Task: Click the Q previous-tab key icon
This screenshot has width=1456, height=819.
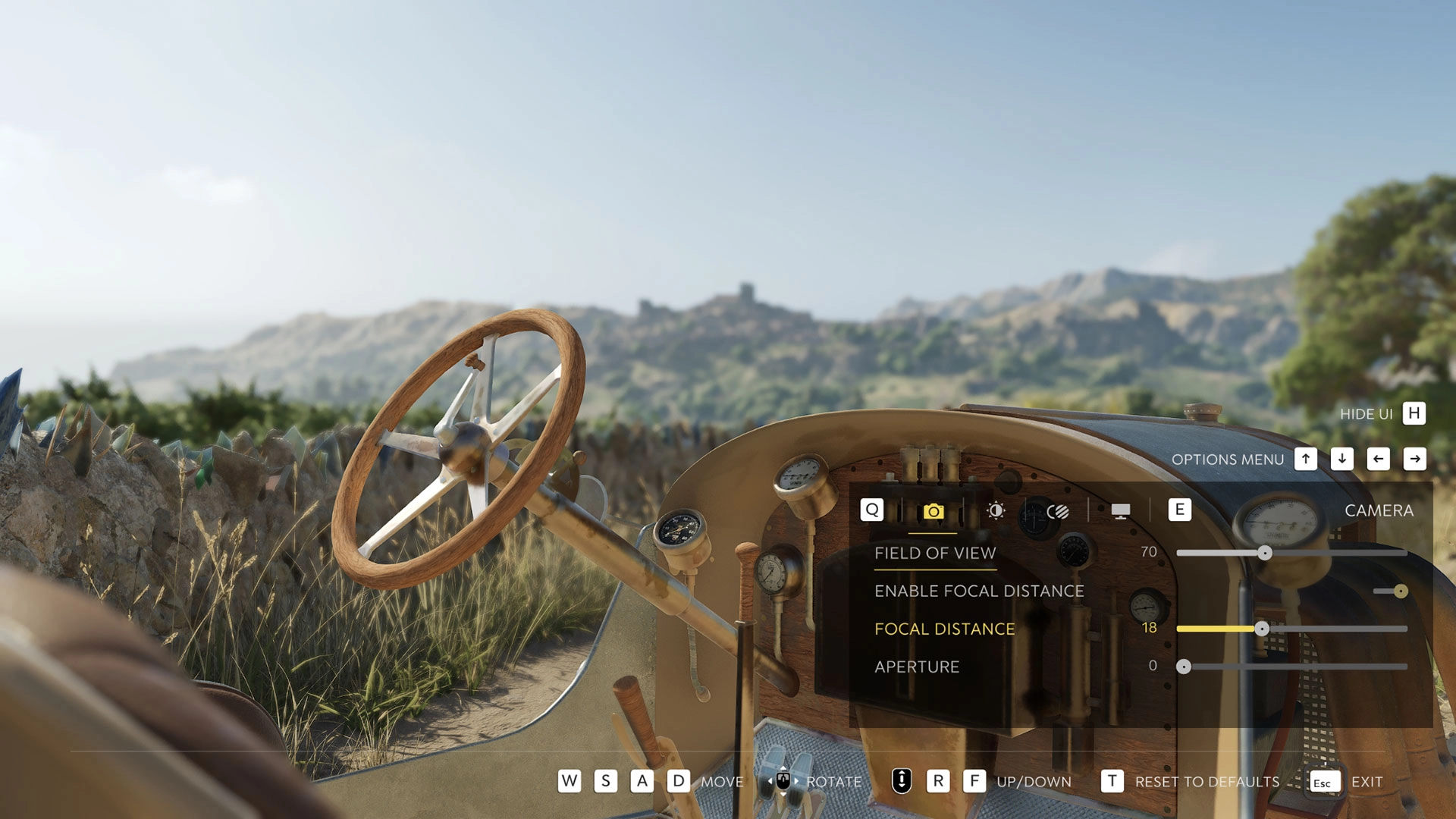Action: [x=871, y=511]
